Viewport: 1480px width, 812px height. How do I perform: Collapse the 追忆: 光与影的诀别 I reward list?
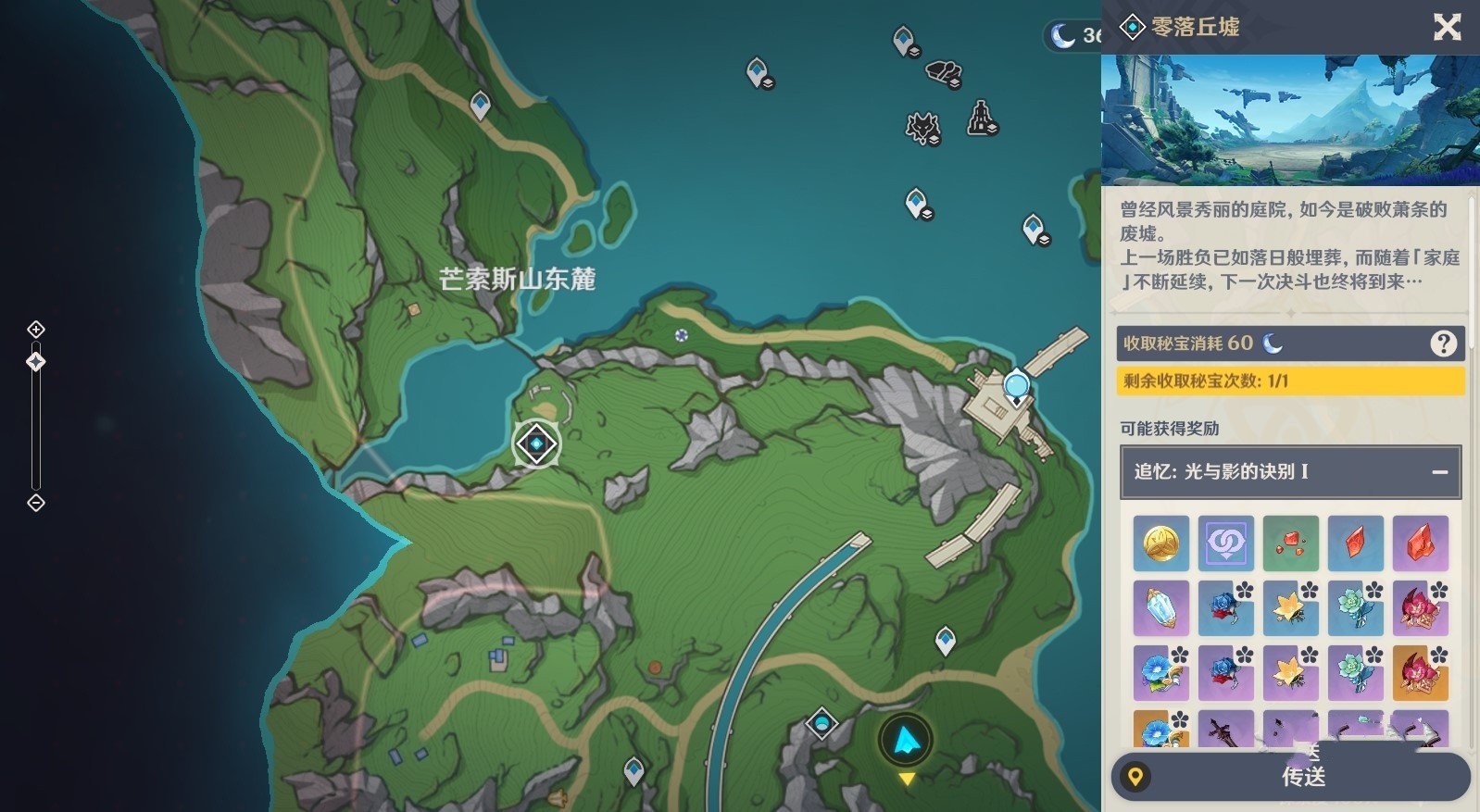[1439, 471]
